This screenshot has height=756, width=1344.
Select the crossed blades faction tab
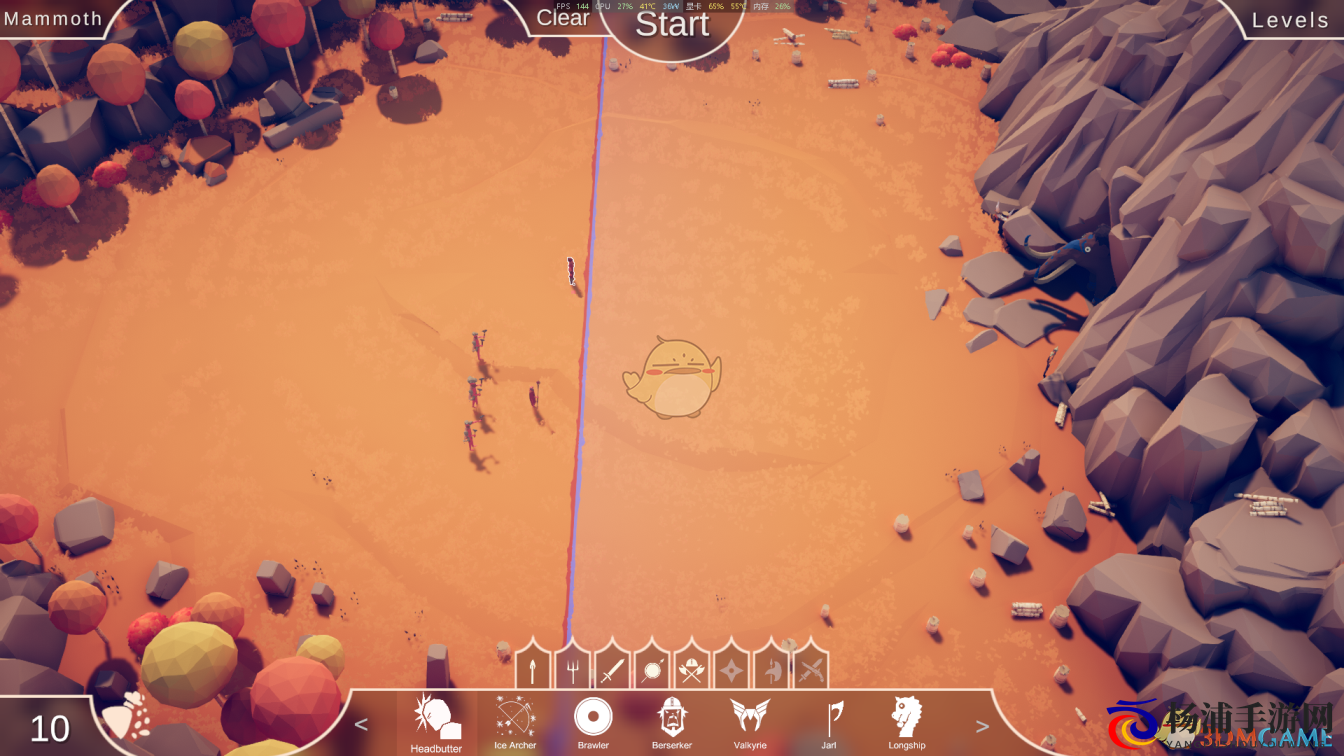[811, 668]
